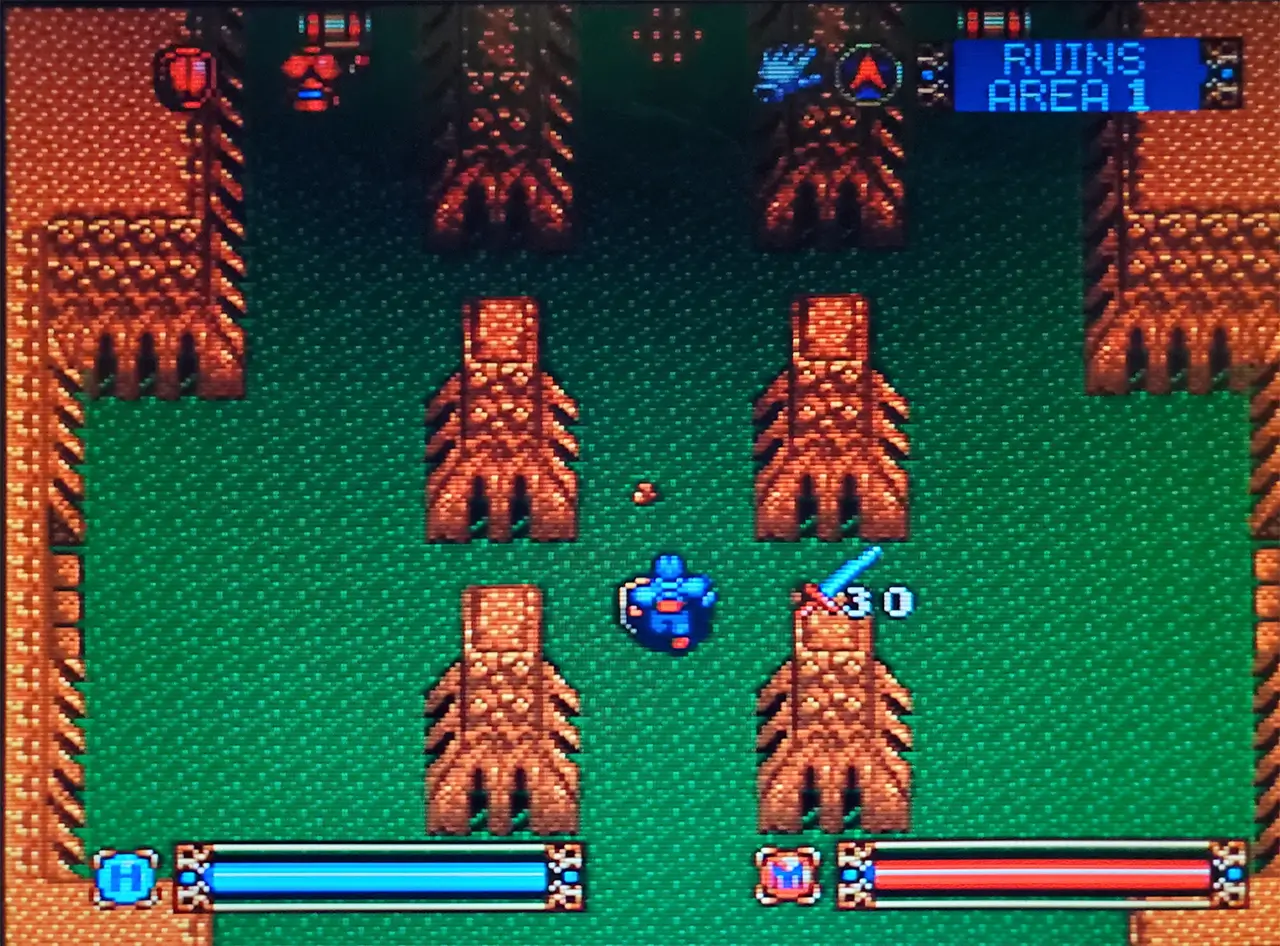Click the red M magic icon
1280x946 pixels.
click(788, 875)
